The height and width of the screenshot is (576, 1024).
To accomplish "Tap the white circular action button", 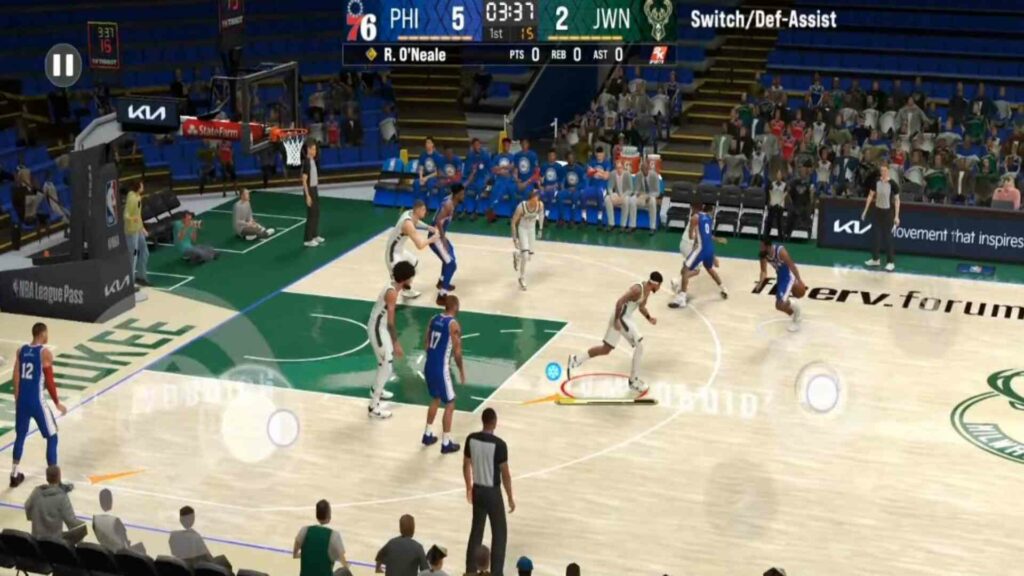I will [x=821, y=391].
